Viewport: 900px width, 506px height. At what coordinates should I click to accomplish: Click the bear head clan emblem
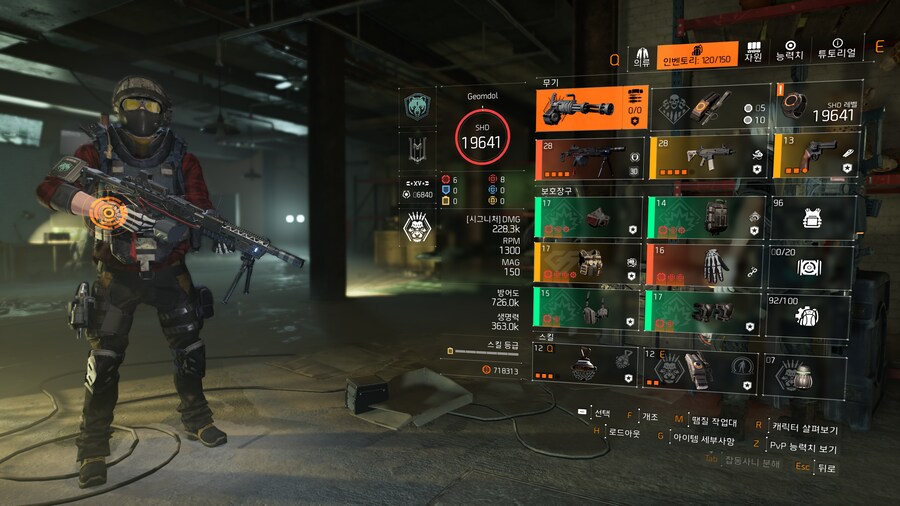click(417, 108)
